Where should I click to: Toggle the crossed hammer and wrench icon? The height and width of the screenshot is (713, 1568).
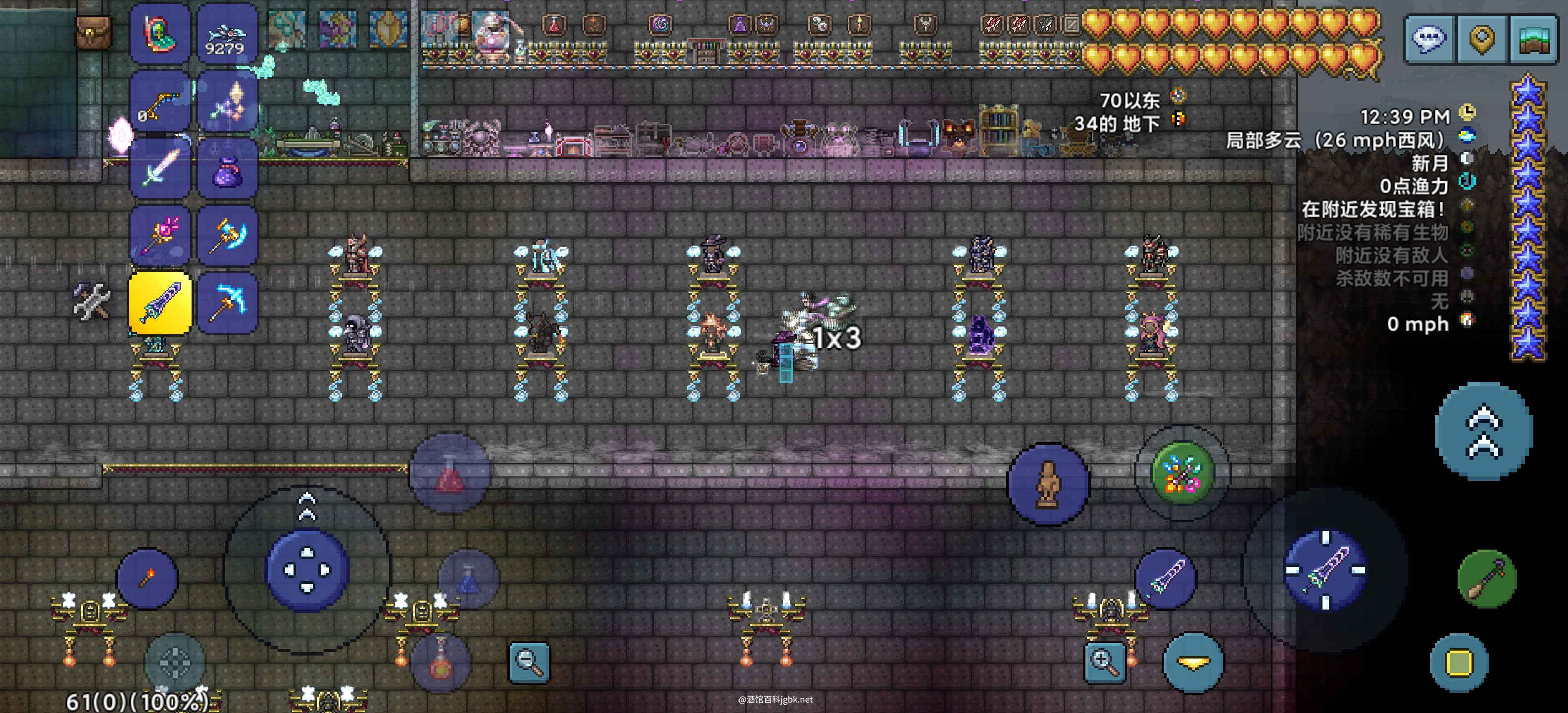point(92,301)
